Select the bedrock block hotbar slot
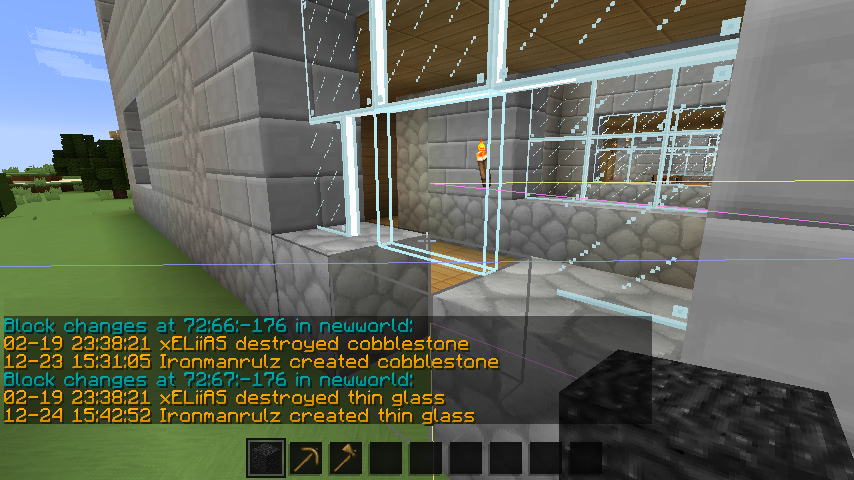This screenshot has height=480, width=854. tap(266, 459)
